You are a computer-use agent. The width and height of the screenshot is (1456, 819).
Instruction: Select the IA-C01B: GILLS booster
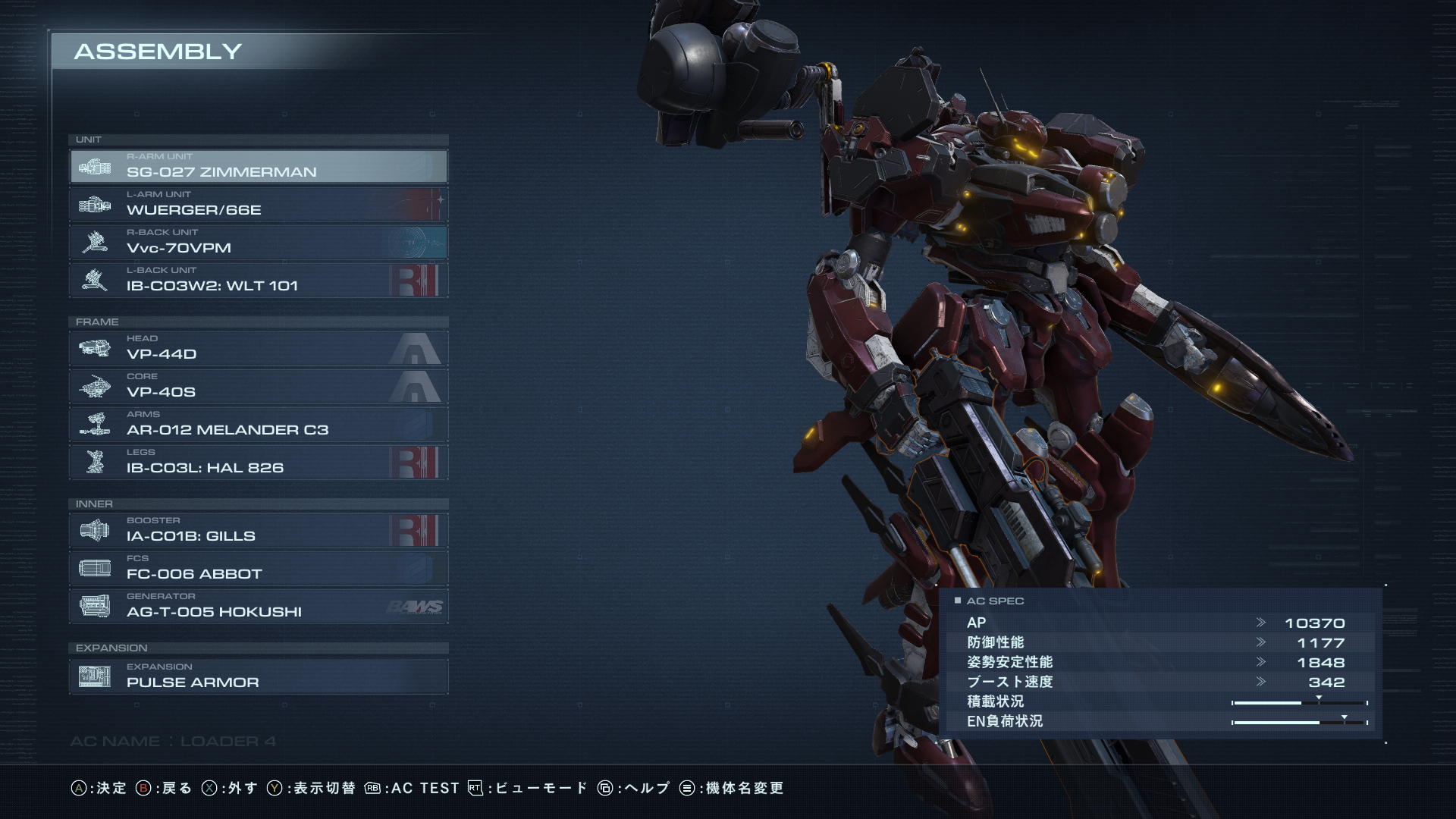click(x=258, y=530)
